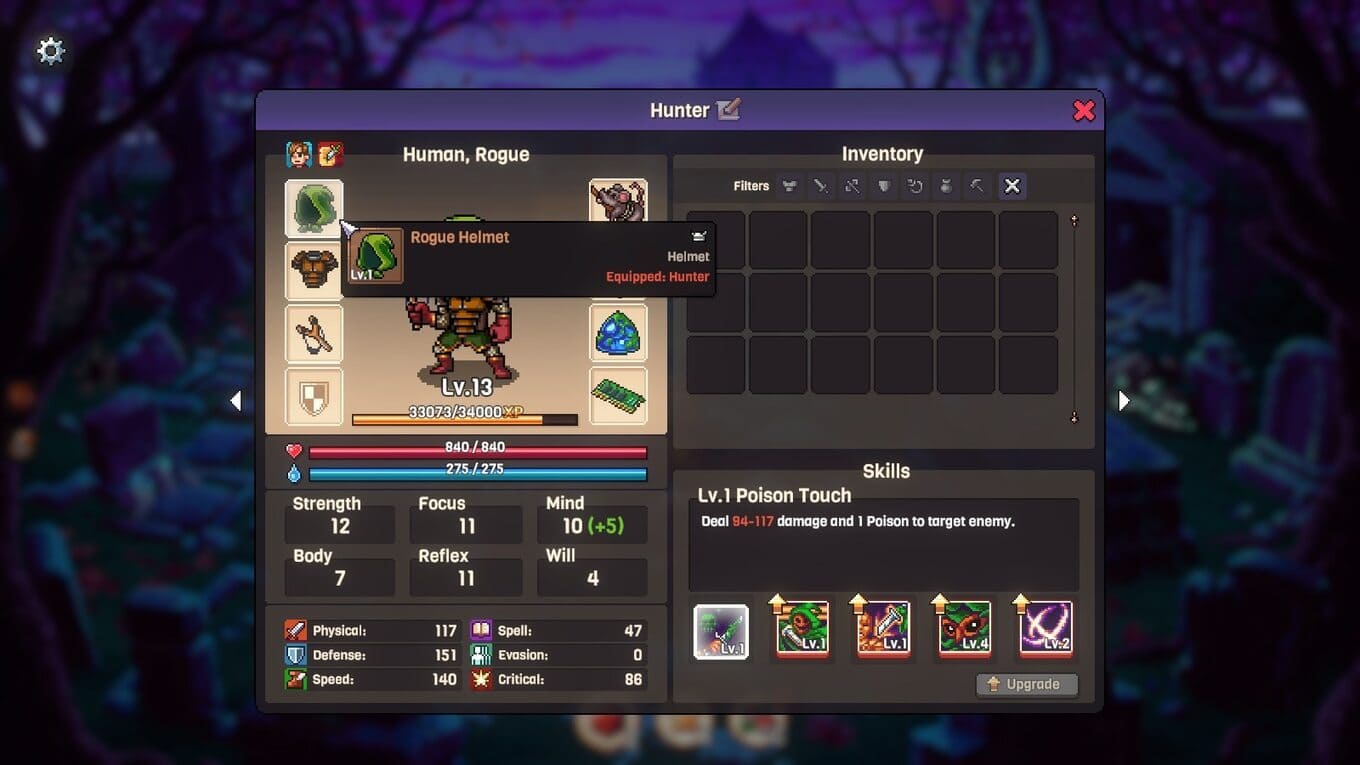Select the brown chest armor equipment slot
1360x765 pixels.
(x=314, y=271)
